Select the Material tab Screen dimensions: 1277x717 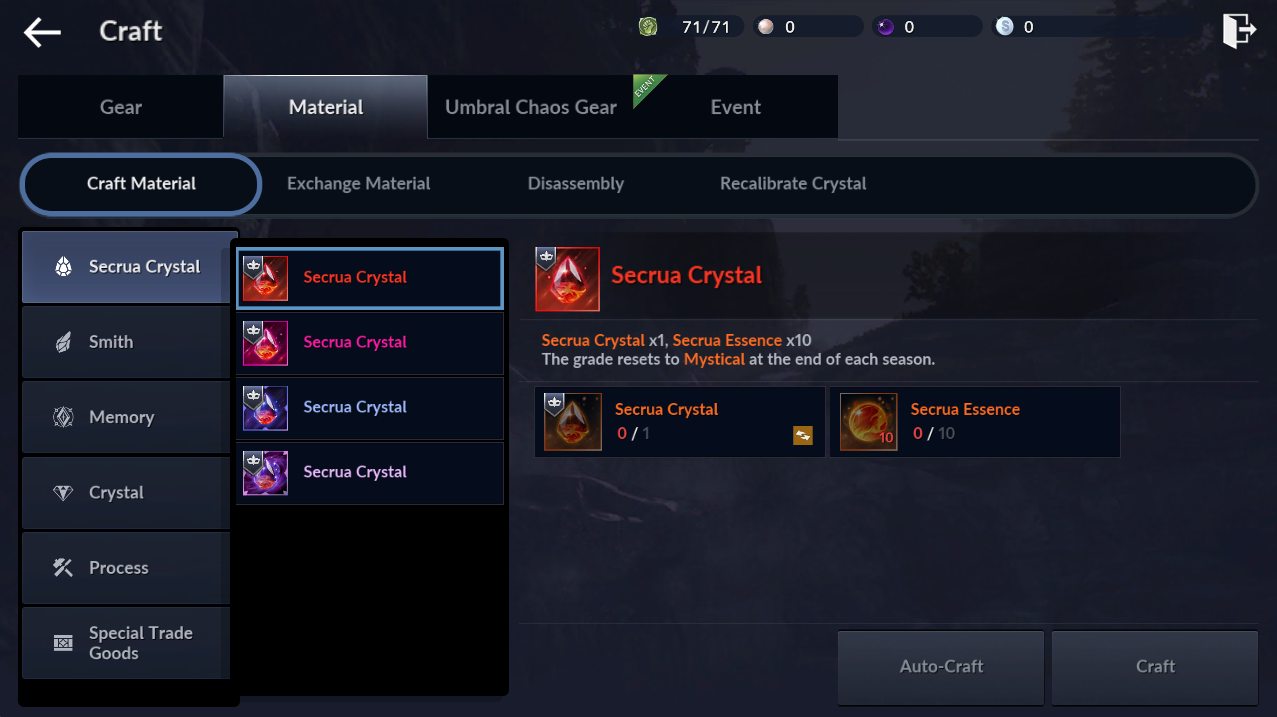[x=326, y=107]
